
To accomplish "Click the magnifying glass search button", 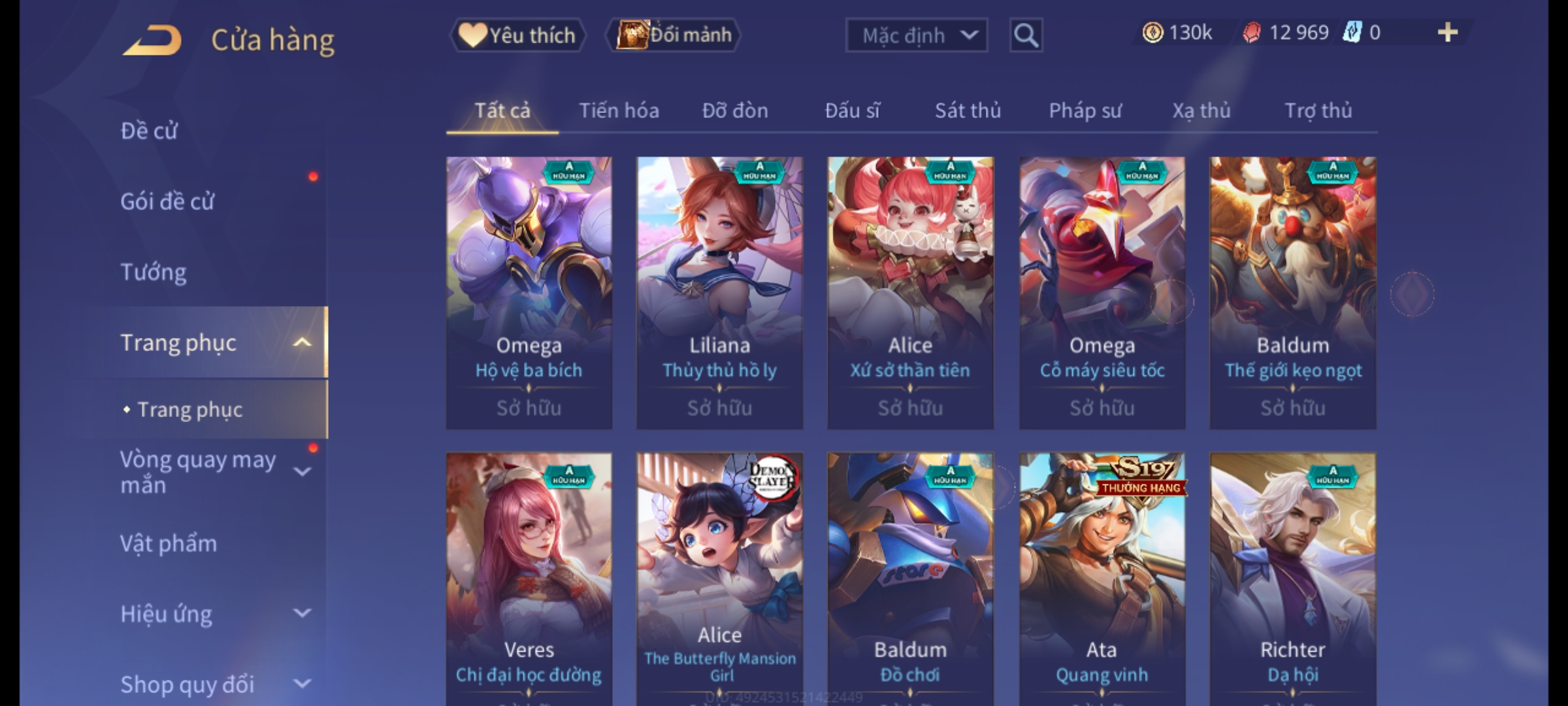I will coord(1026,35).
